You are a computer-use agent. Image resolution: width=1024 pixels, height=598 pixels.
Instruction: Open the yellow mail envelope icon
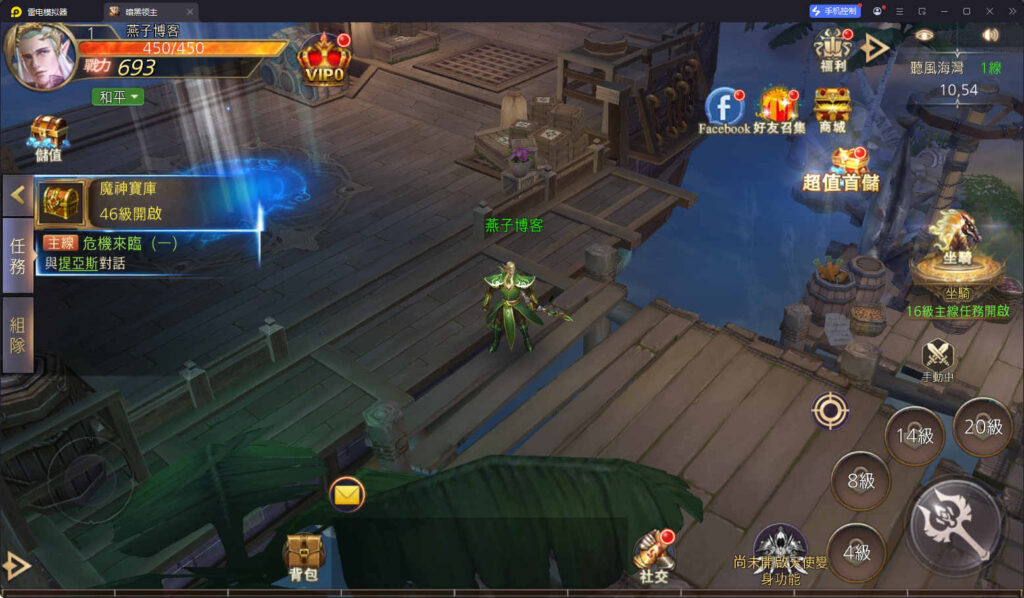pyautogui.click(x=346, y=493)
